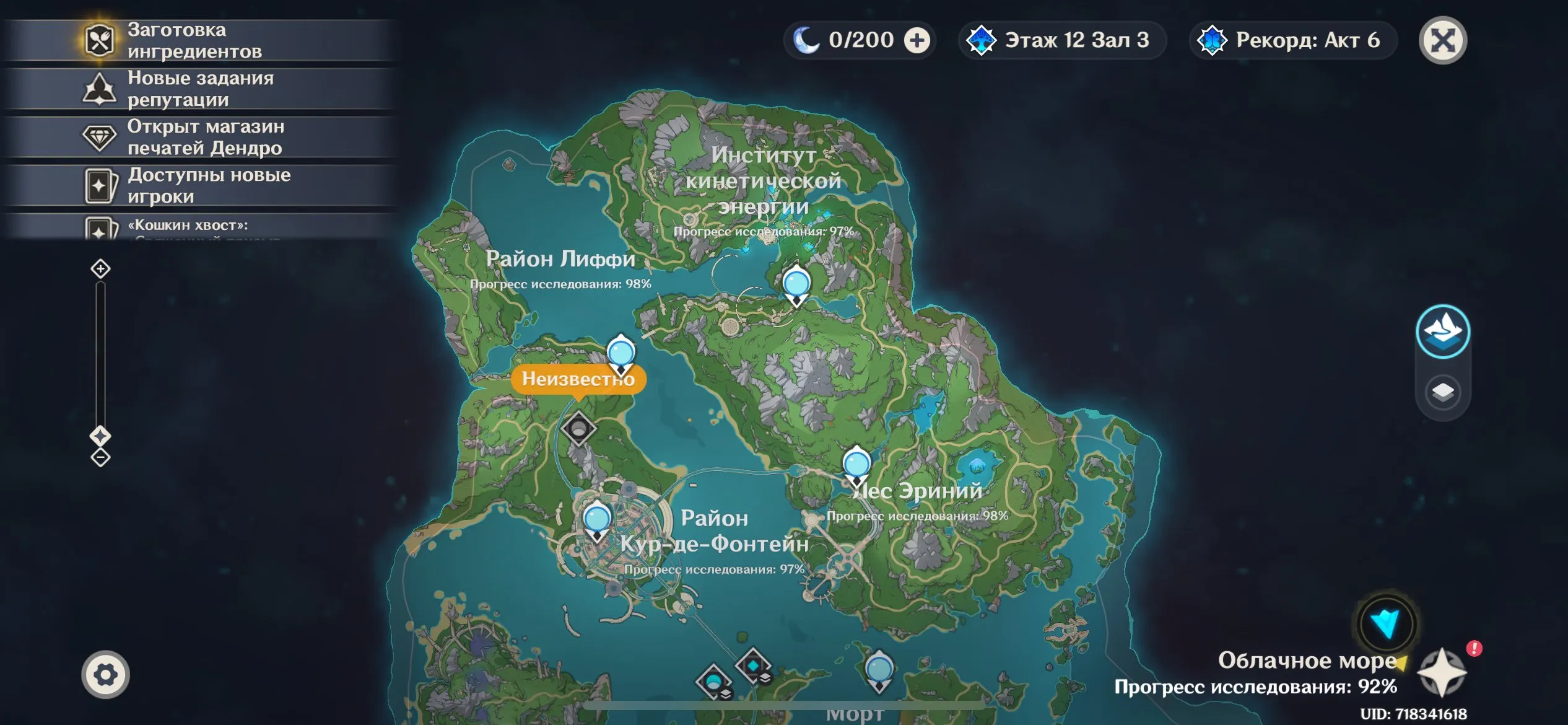This screenshot has height=725, width=1568.
Task: Zoom in the map with the plus diamond
Action: 100,269
